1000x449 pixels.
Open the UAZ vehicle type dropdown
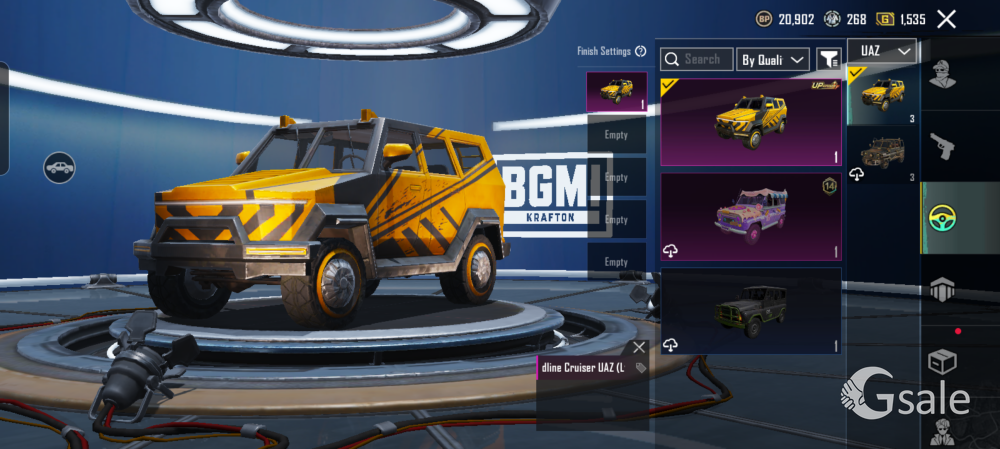tap(882, 51)
